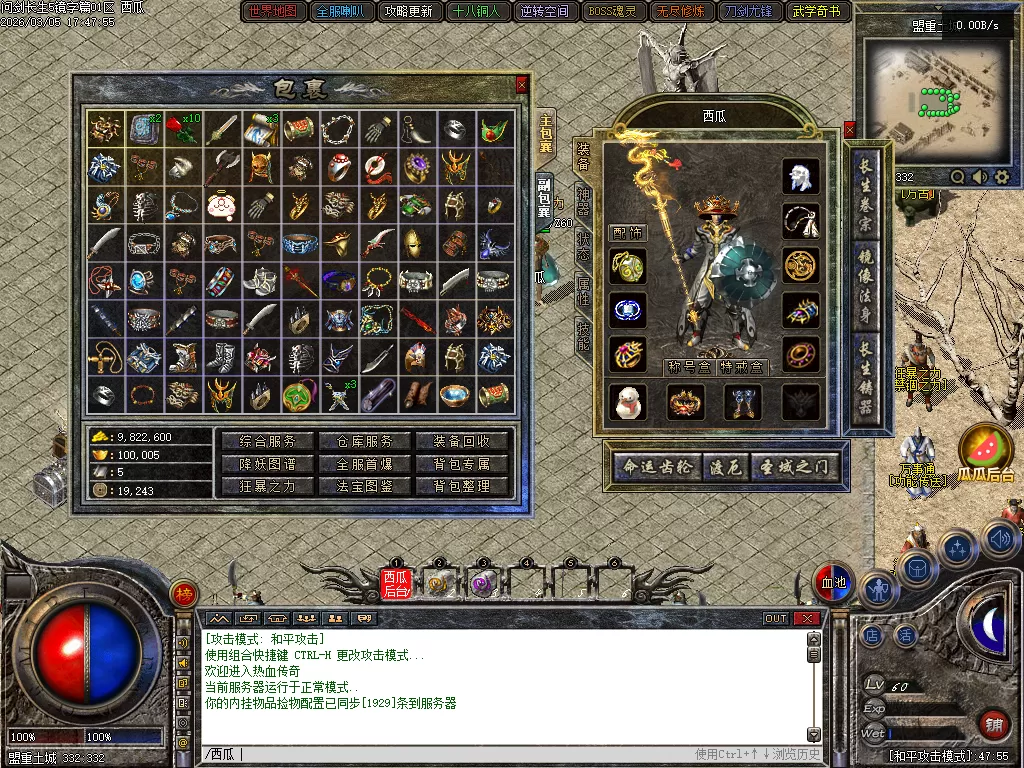Open the 攻略更新 guide menu
1024x768 pixels.
408,12
